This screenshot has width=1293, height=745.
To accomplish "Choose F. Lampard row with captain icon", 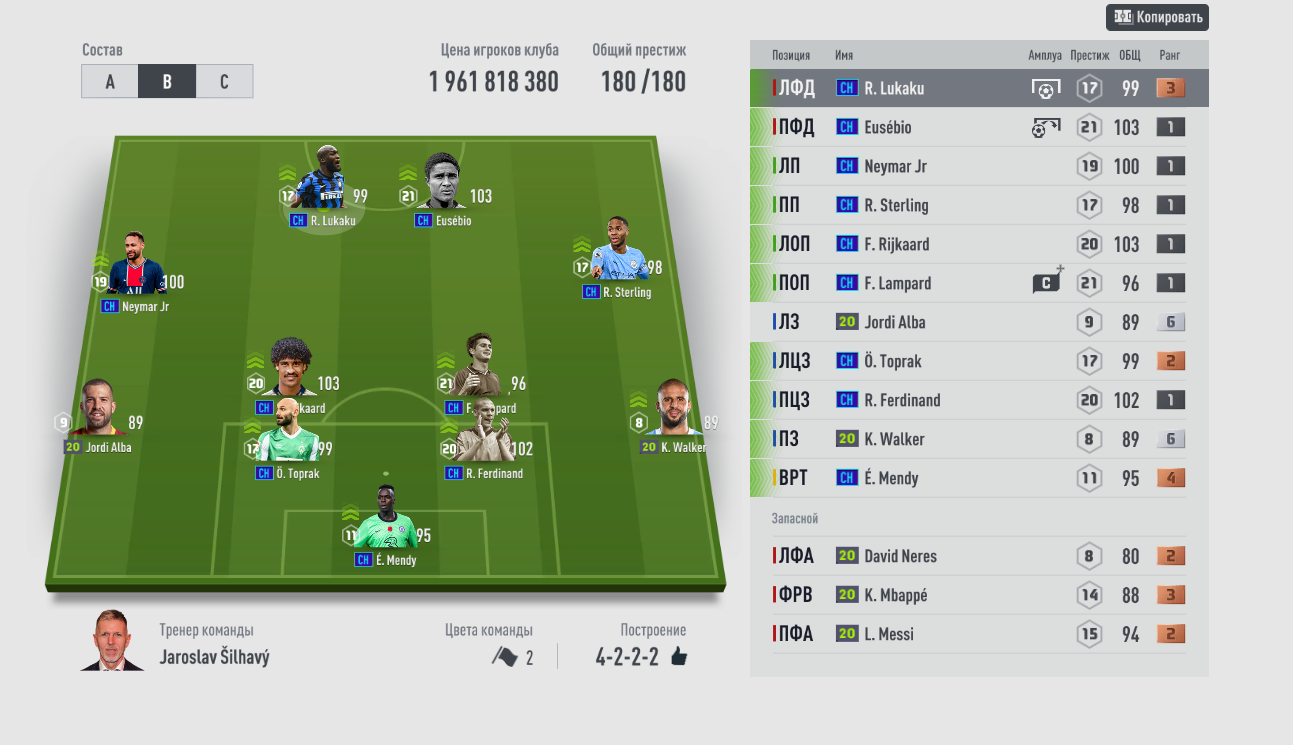I will pos(978,283).
